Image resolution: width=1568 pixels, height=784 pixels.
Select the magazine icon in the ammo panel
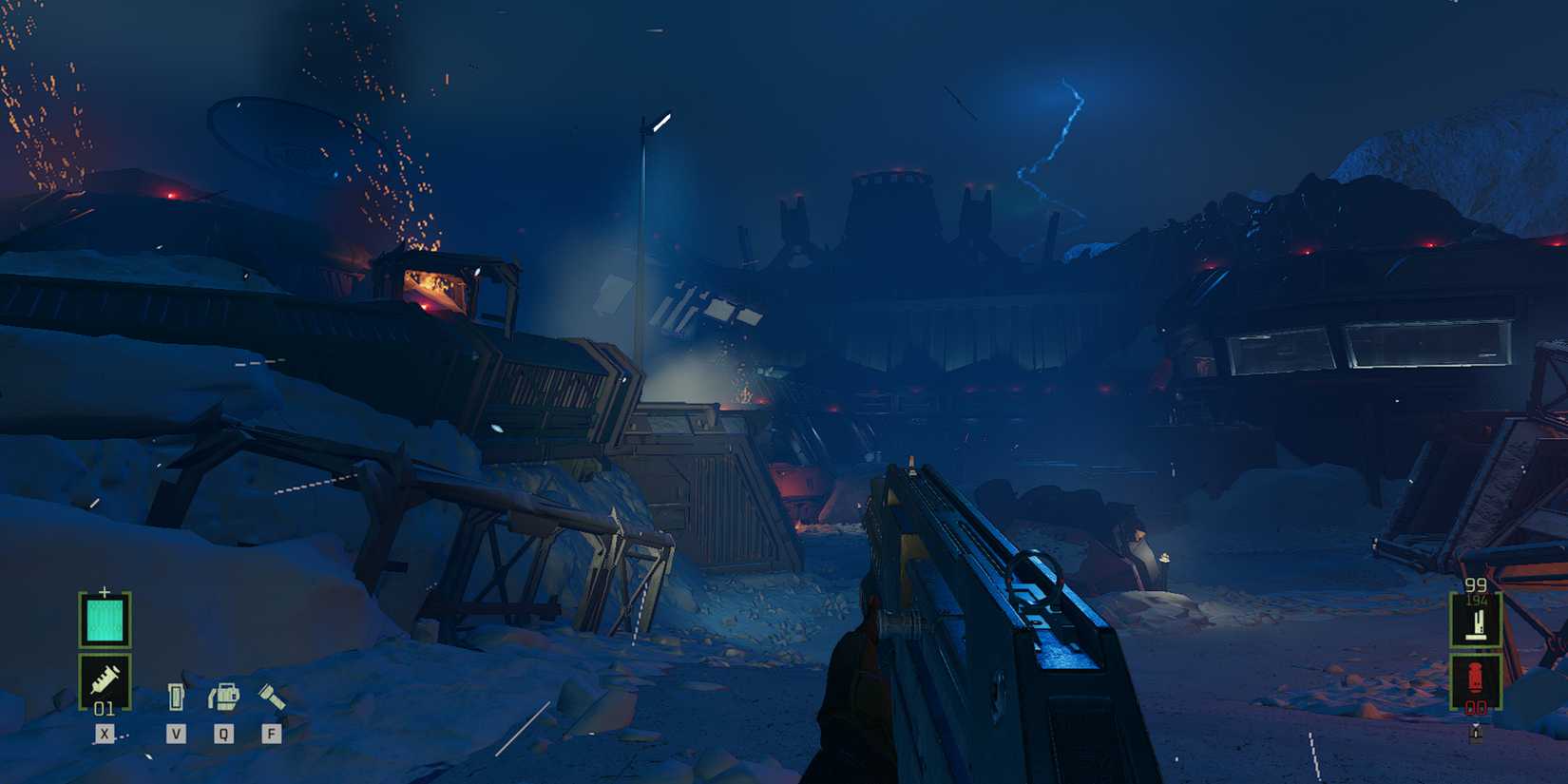point(1479,623)
